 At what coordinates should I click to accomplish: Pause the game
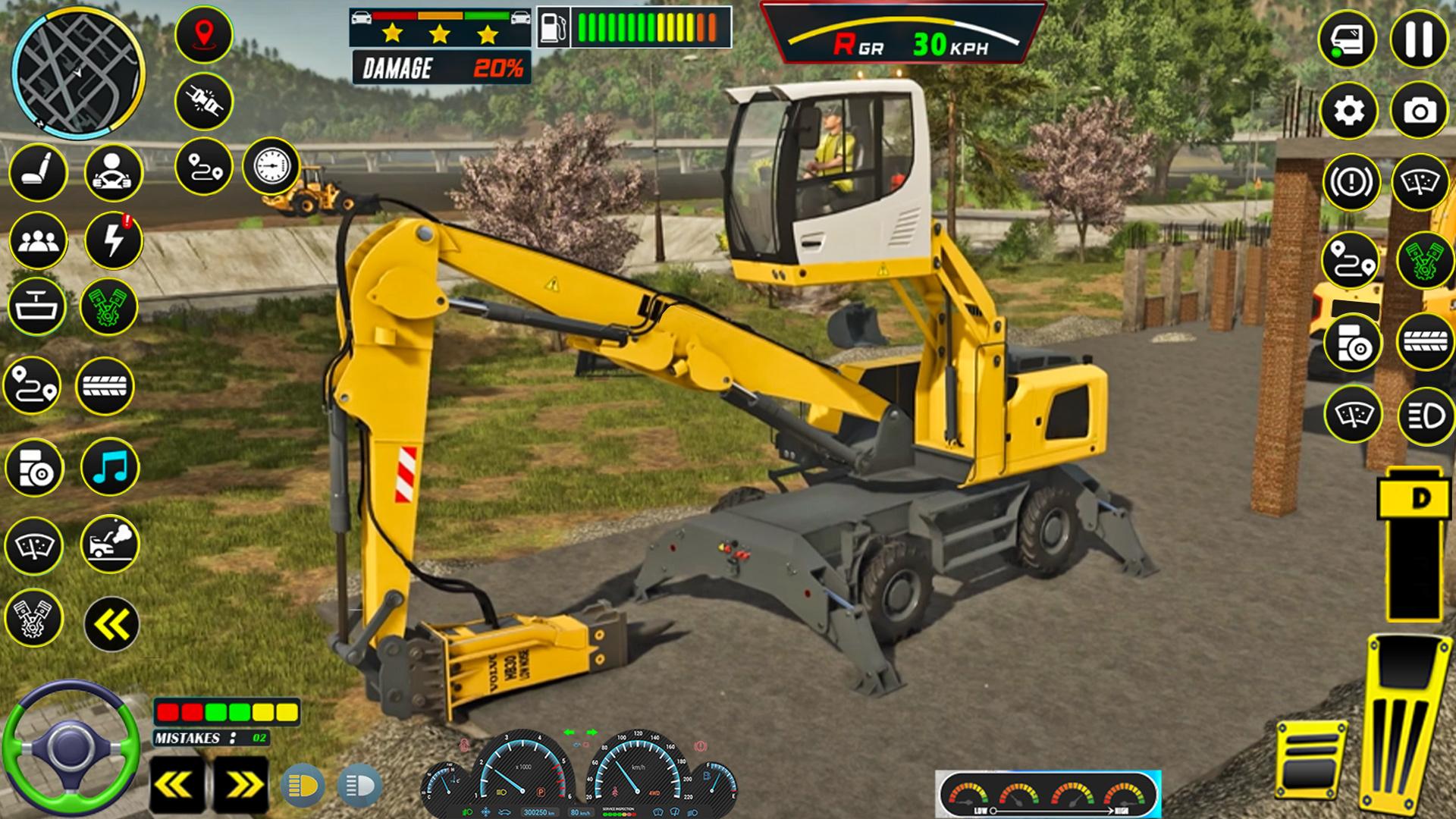pyautogui.click(x=1420, y=39)
